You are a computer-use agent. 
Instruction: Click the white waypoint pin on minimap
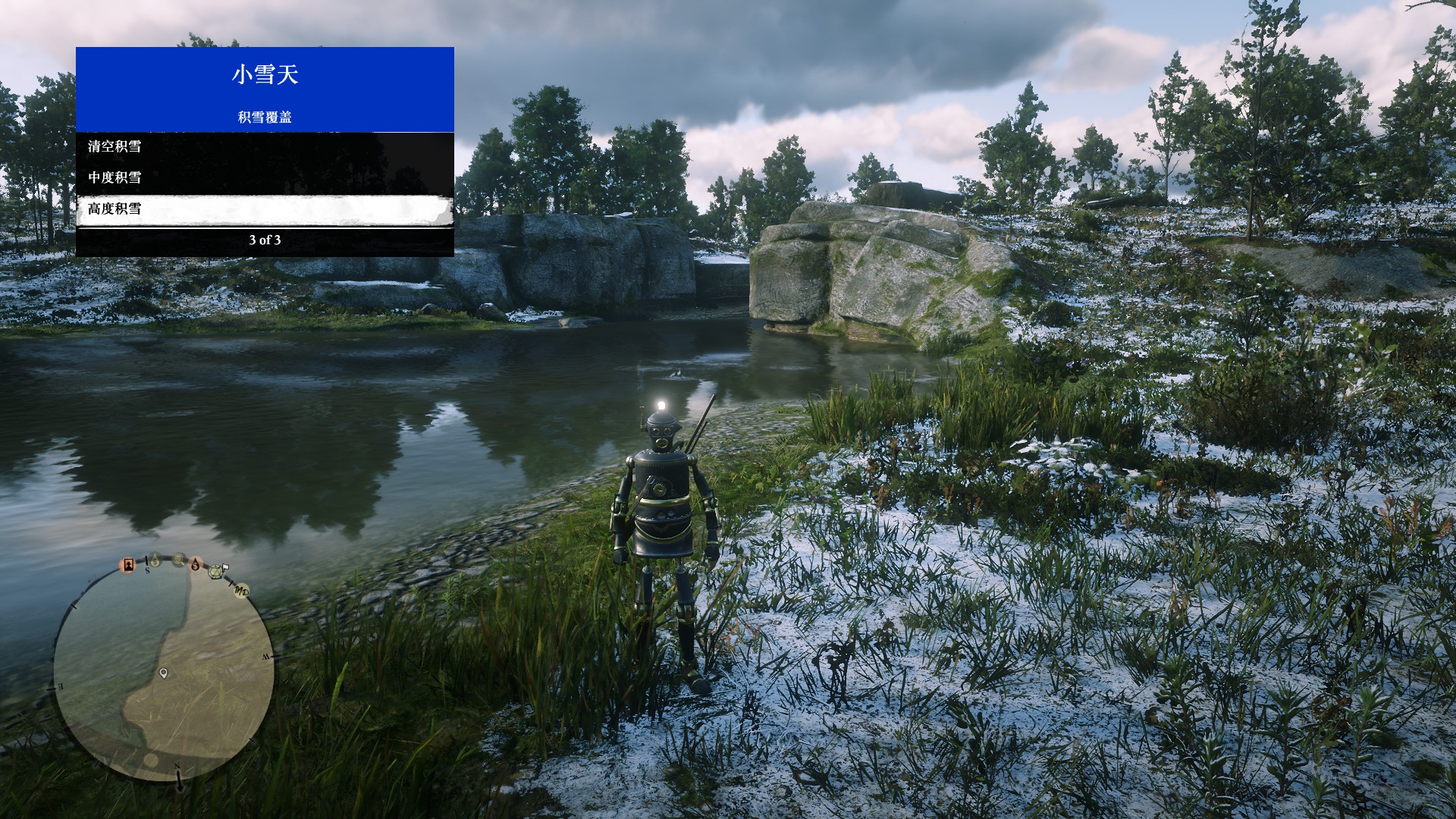(163, 673)
